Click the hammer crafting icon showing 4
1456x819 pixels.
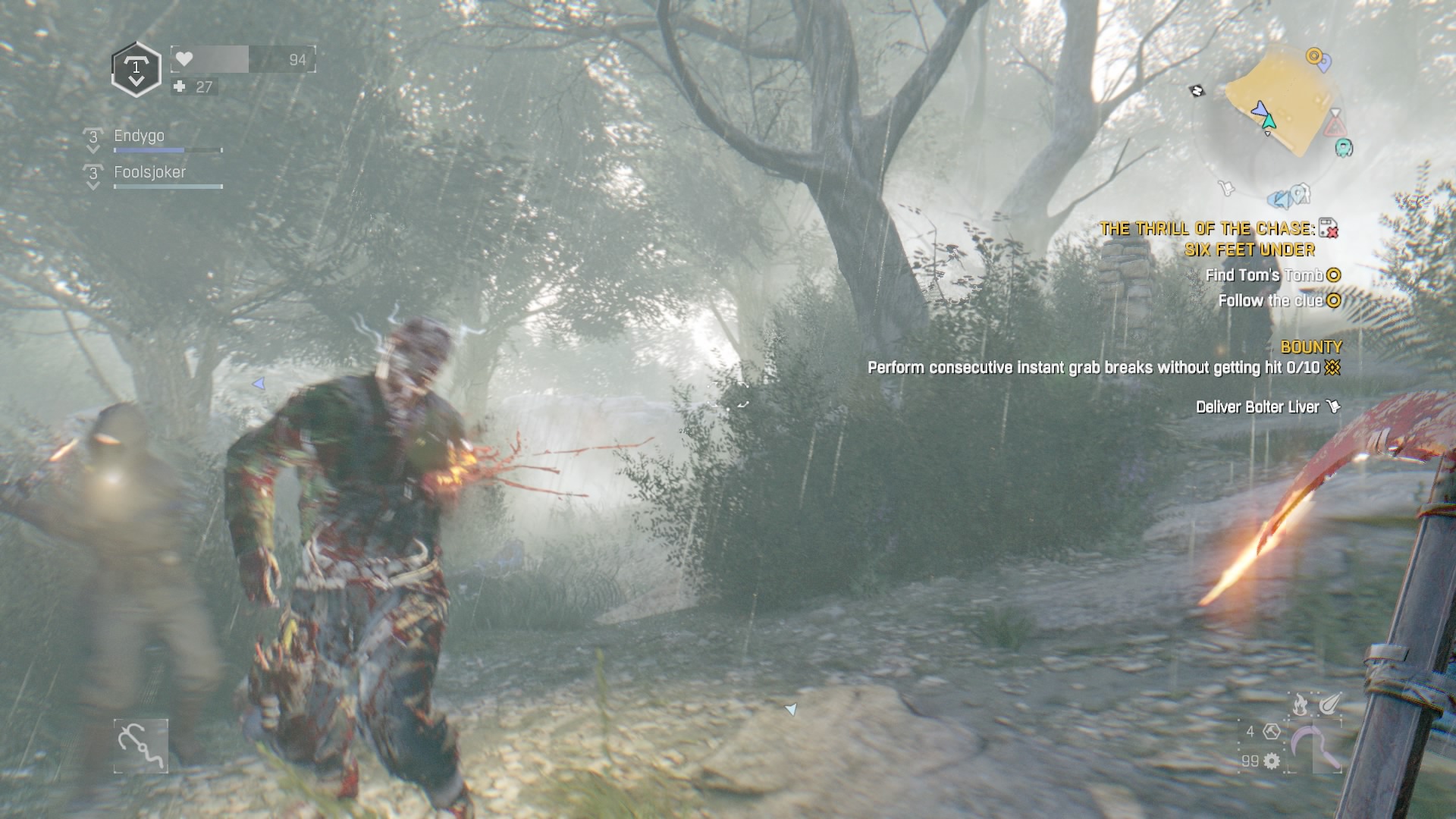pos(1272,733)
